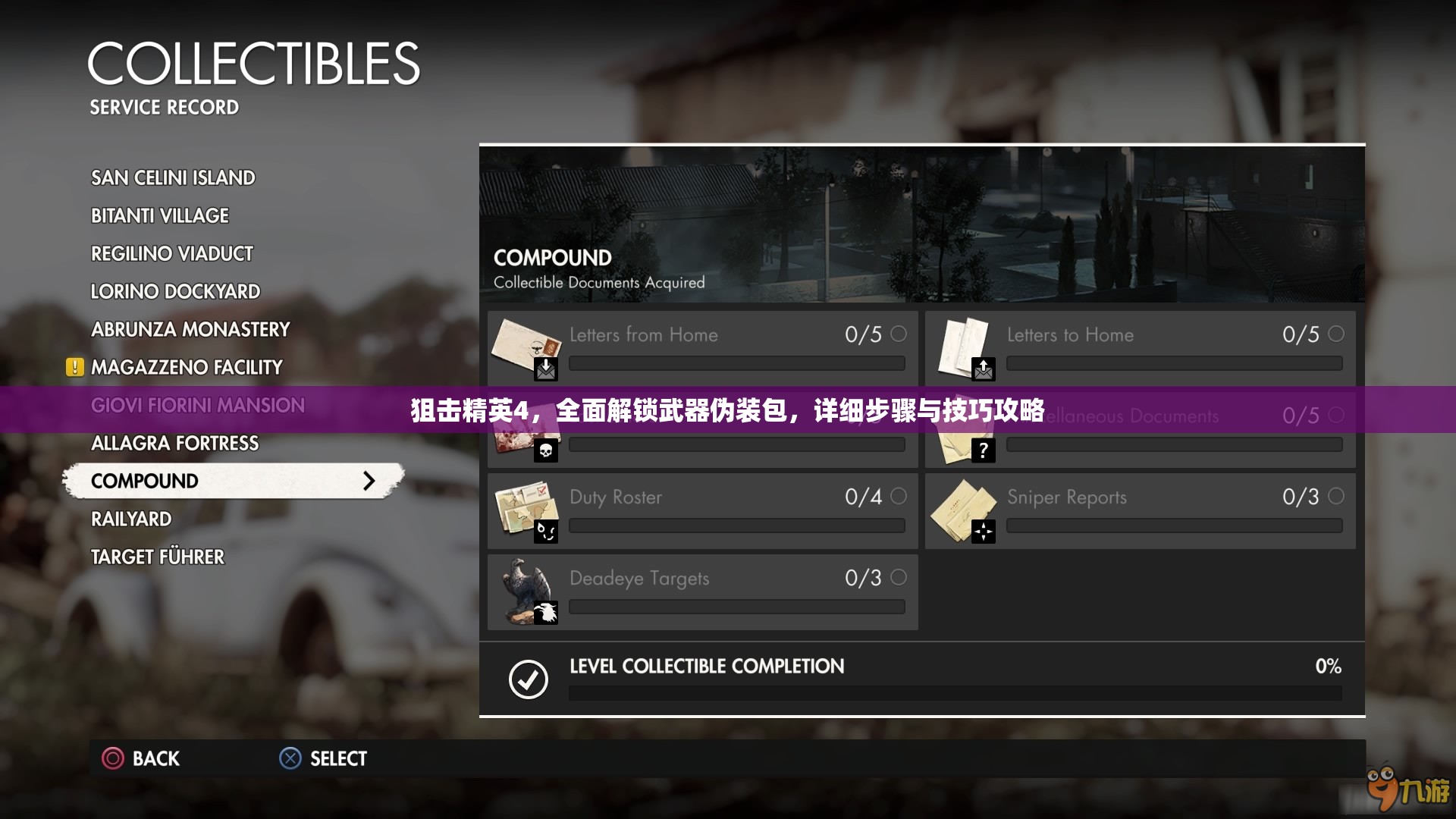Click the Sniper Reports letters icon
The image size is (1456, 819).
963,508
